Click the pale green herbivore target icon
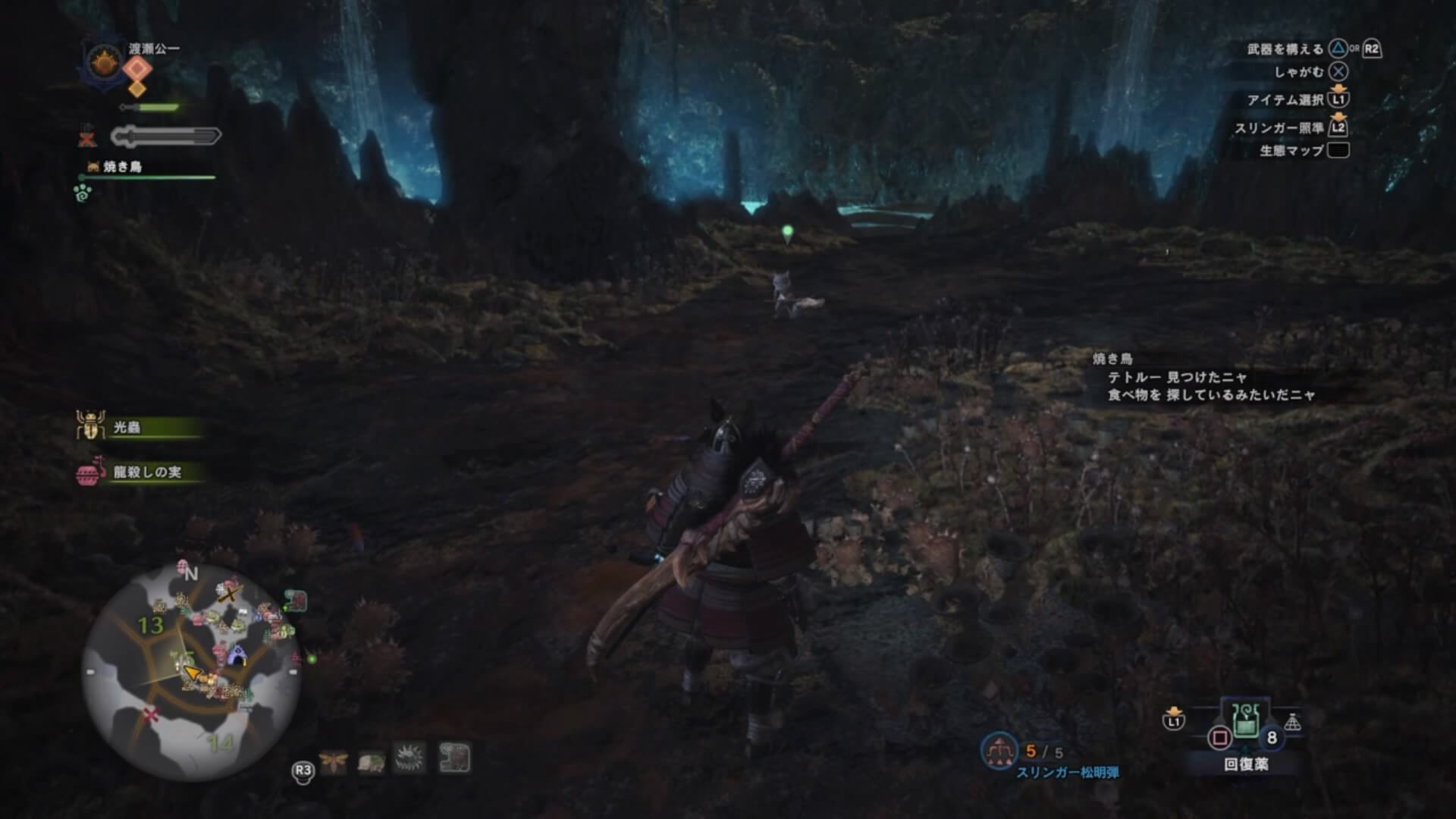The width and height of the screenshot is (1456, 819). pos(372,760)
